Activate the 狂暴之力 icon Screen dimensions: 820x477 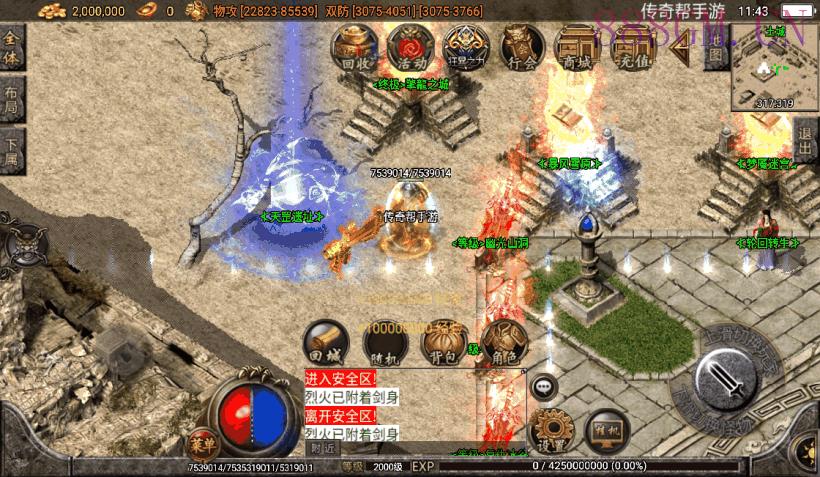[465, 47]
